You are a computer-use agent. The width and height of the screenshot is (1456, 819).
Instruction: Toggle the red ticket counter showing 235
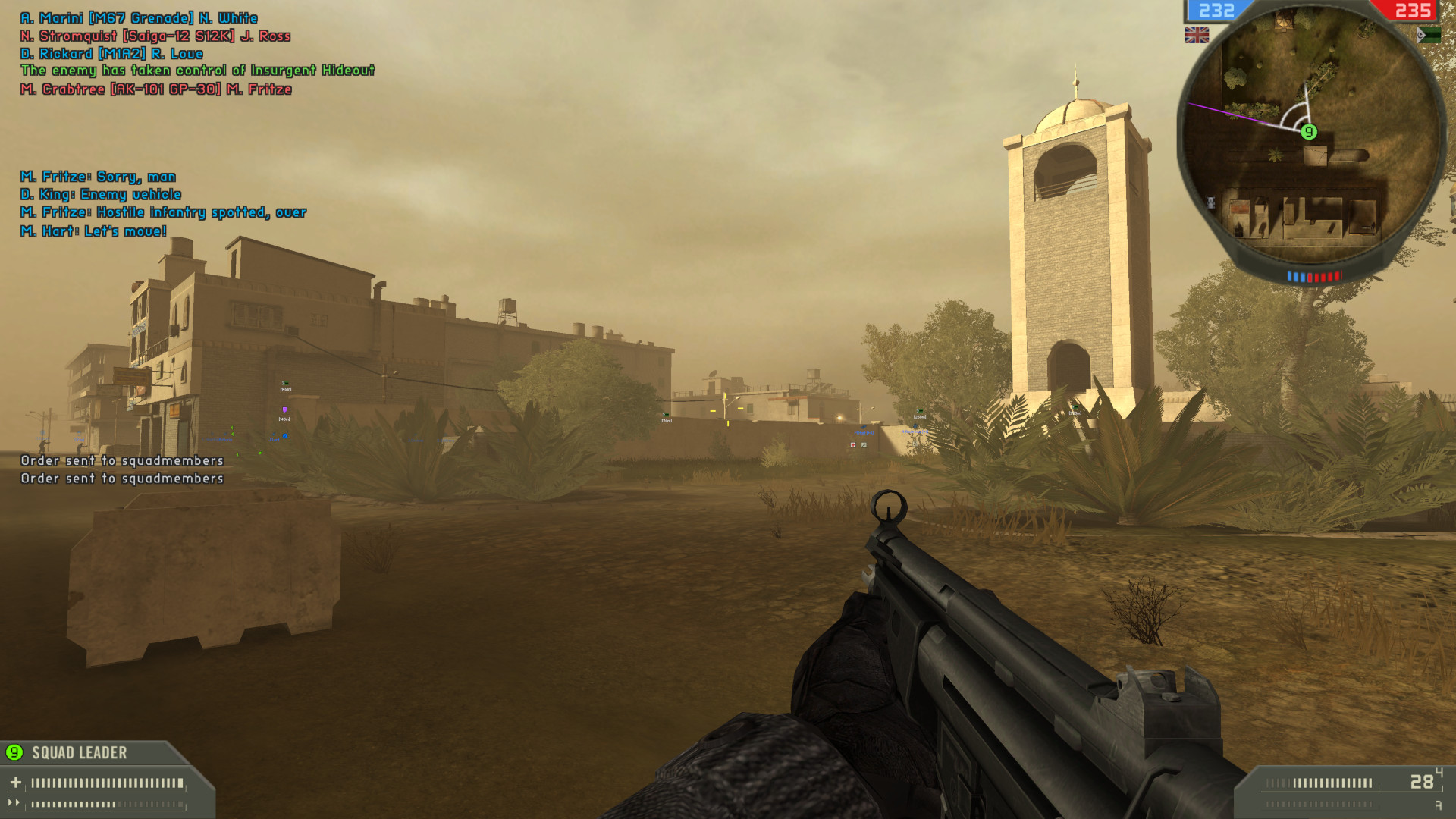click(1415, 11)
